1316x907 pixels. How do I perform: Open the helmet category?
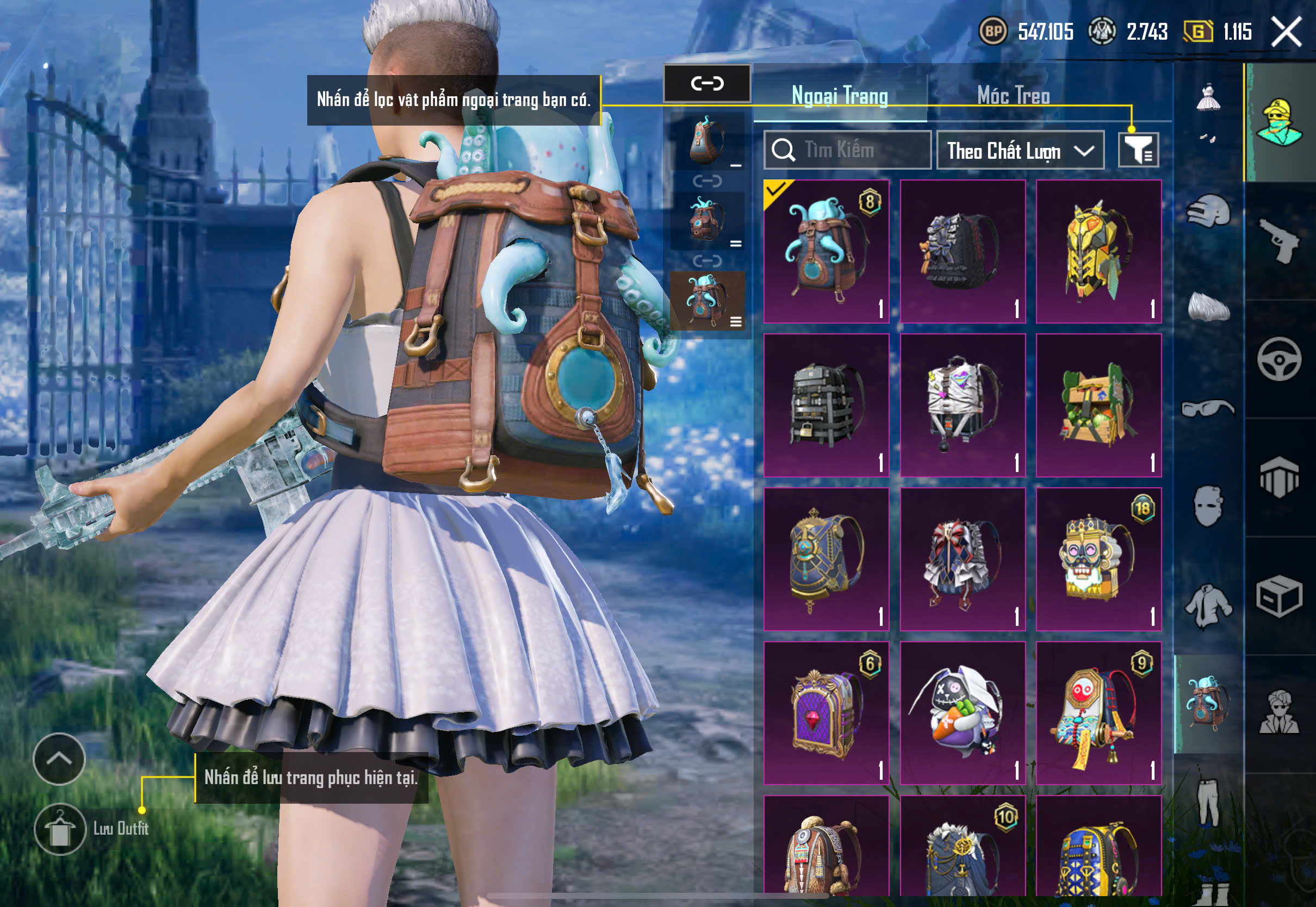pyautogui.click(x=1208, y=212)
